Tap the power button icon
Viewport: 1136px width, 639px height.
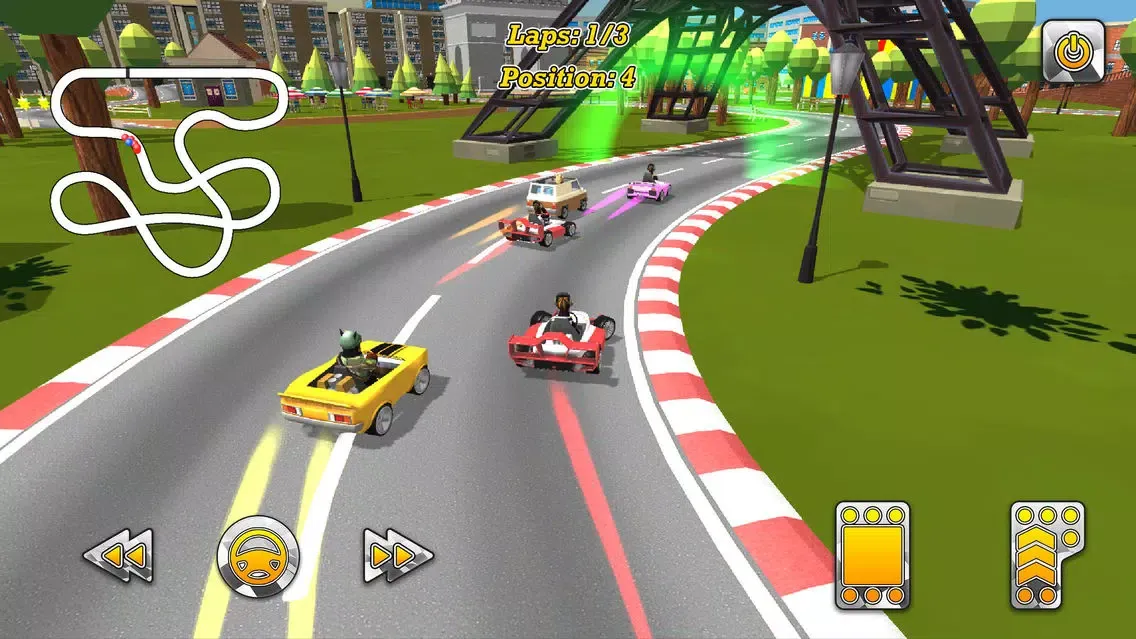pyautogui.click(x=1073, y=51)
